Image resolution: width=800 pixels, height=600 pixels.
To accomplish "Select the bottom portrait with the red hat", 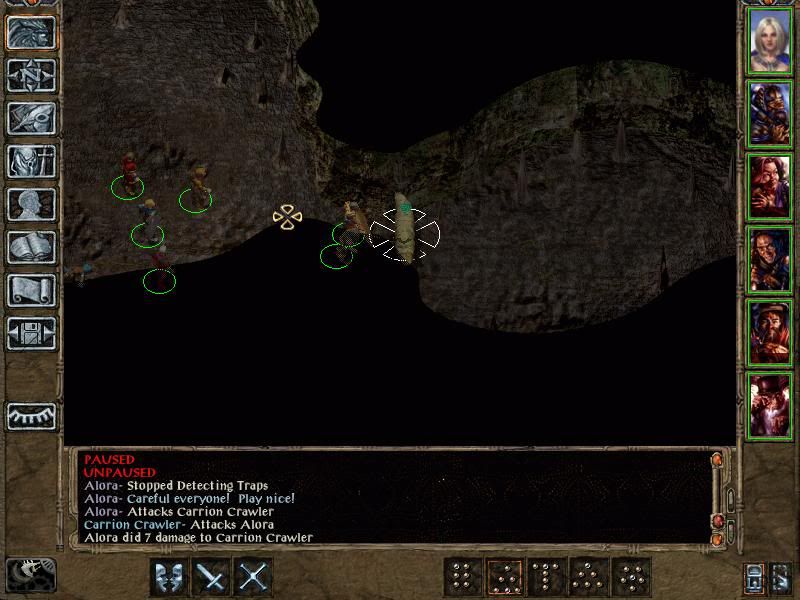I will pos(770,404).
